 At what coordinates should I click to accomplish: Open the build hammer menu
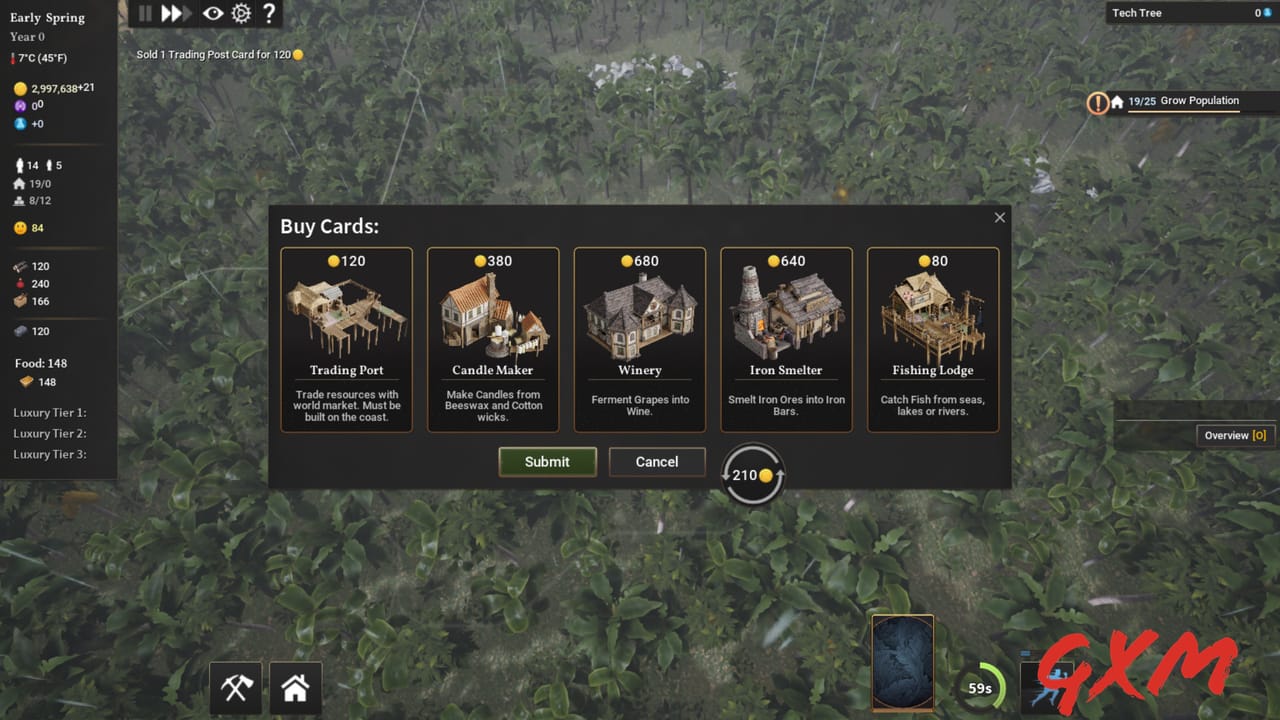coord(235,688)
